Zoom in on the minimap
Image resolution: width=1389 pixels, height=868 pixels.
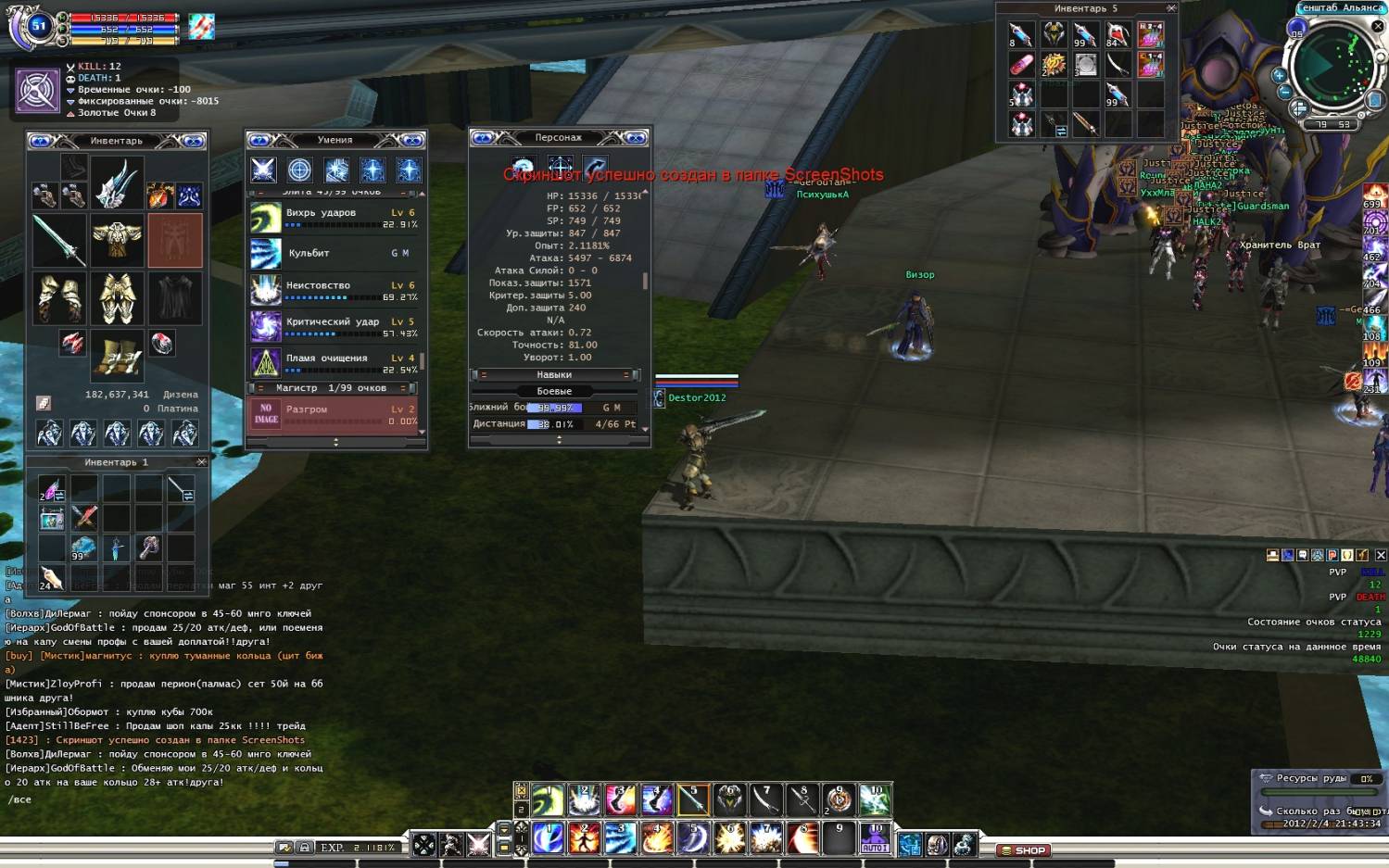(1279, 75)
